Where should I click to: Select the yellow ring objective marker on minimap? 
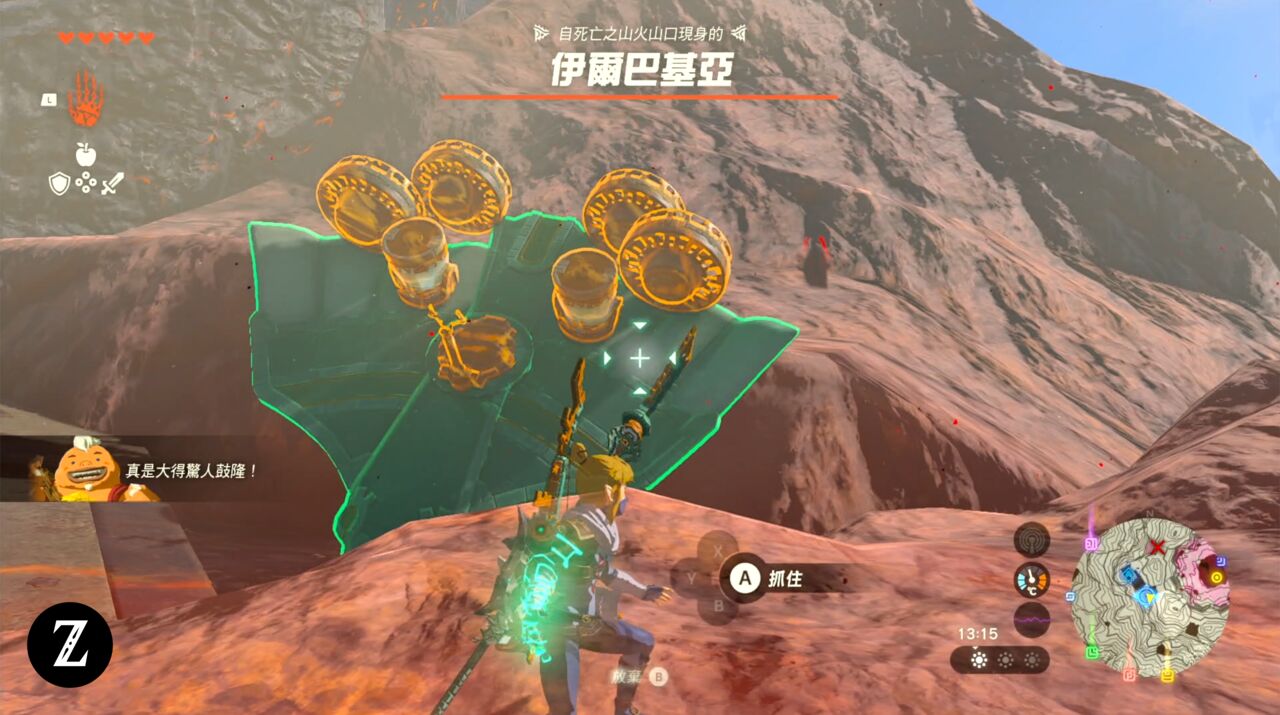point(1216,577)
